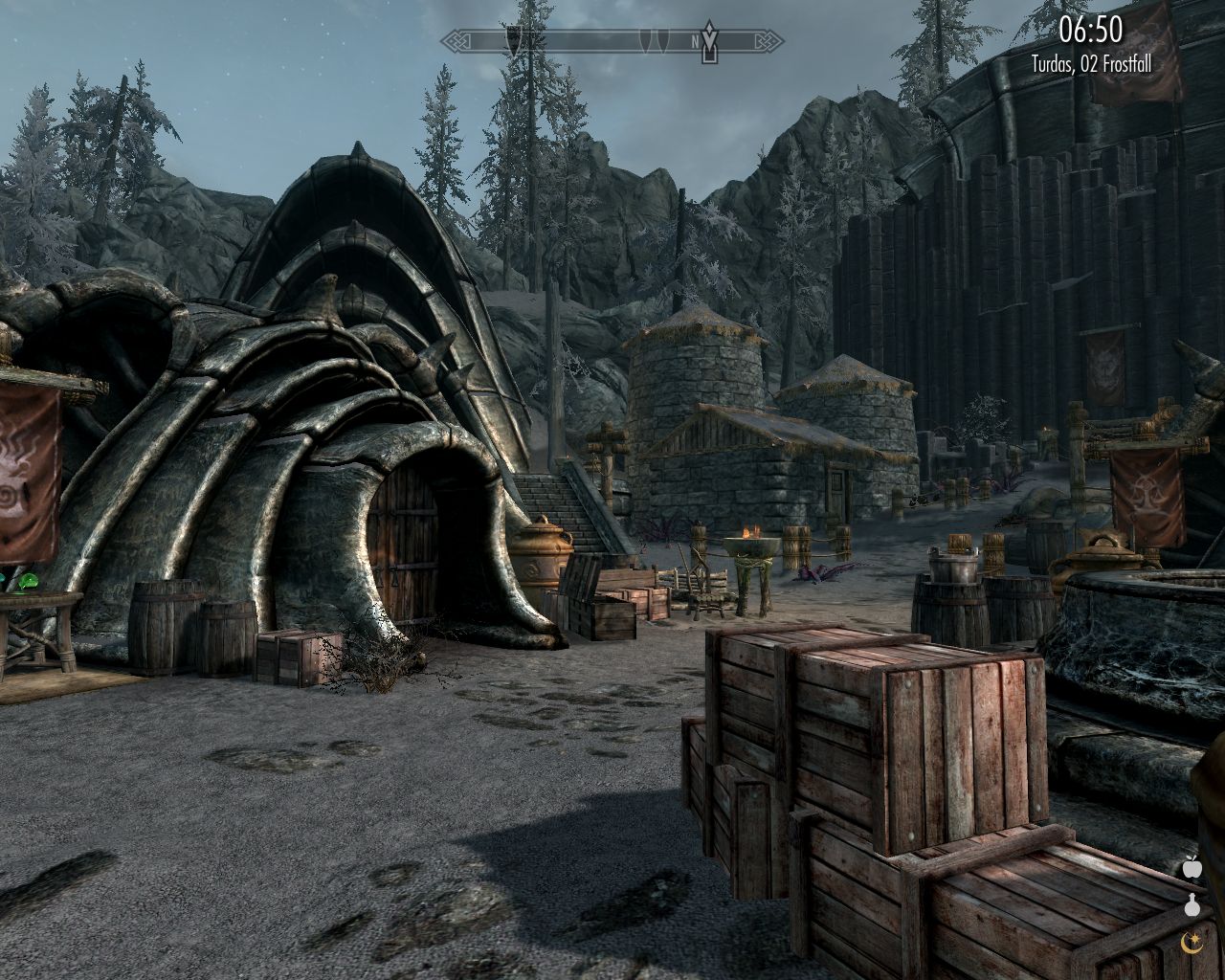Click the North letter on the compass
Image resolution: width=1225 pixels, height=980 pixels.
(695, 42)
